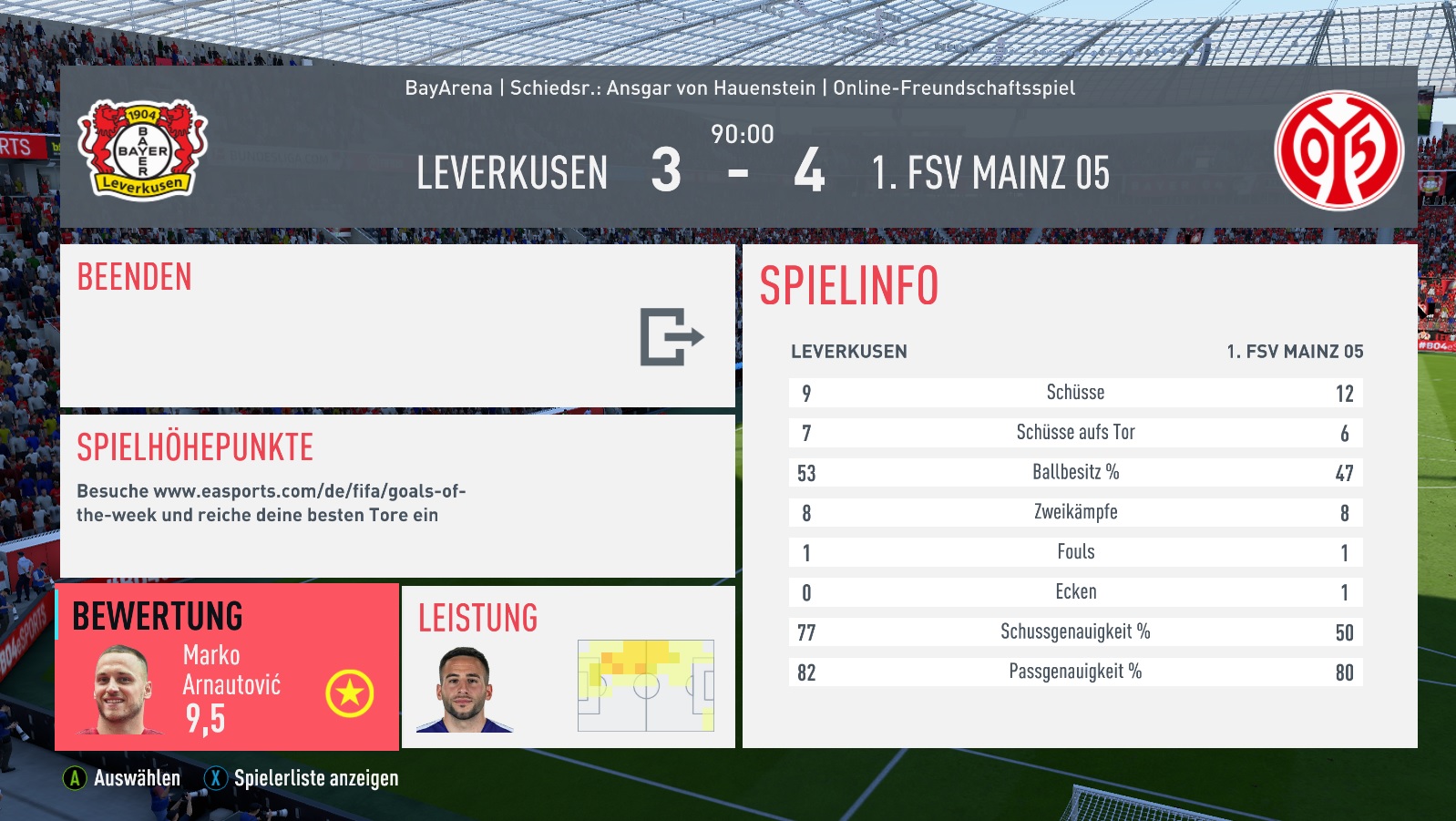This screenshot has width=1456, height=821.
Task: Select the Beenden exit tile
Action: tap(397, 325)
